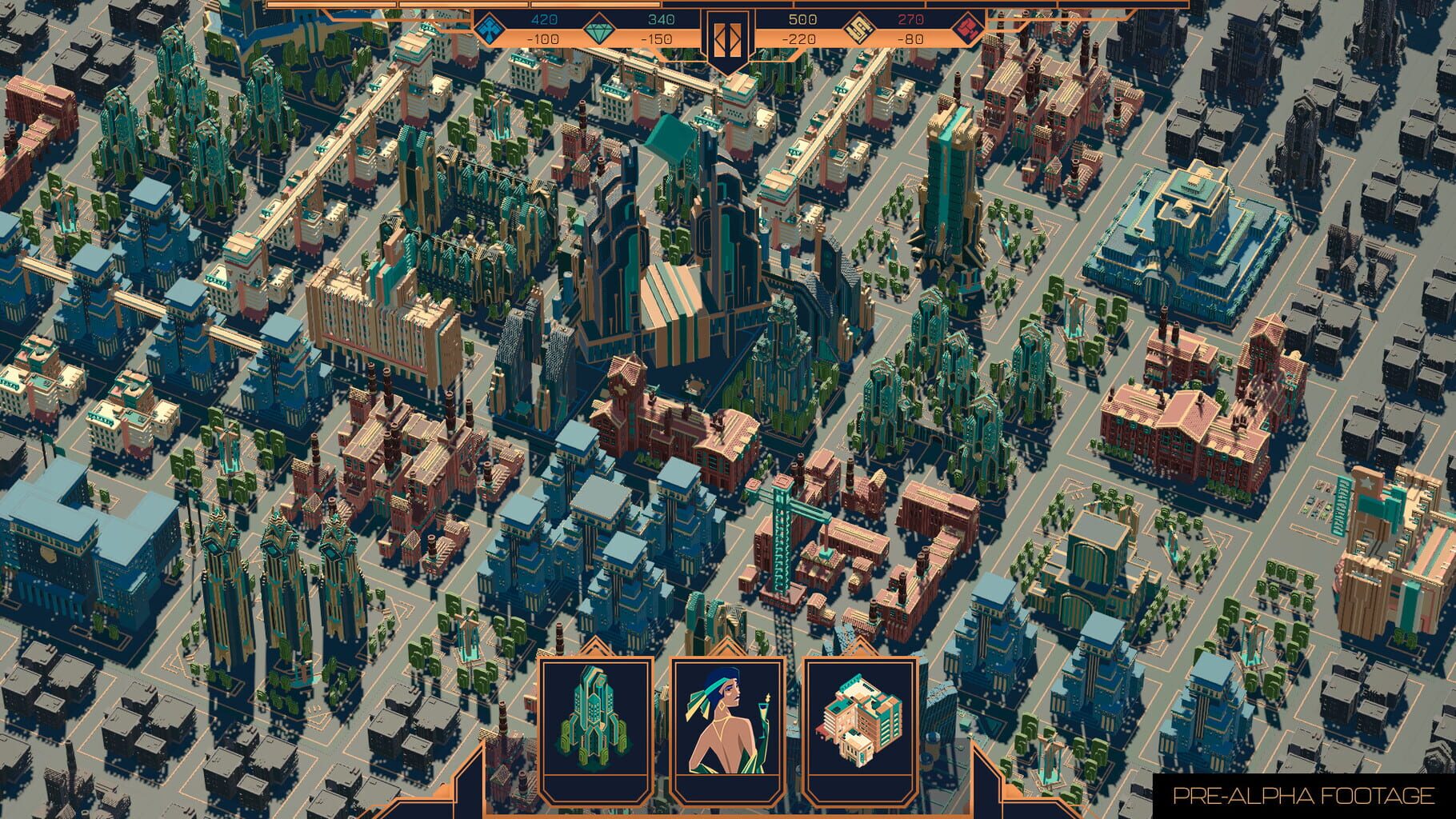The height and width of the screenshot is (819, 1456).
Task: Select the diamond gem resource icon
Action: (x=600, y=27)
